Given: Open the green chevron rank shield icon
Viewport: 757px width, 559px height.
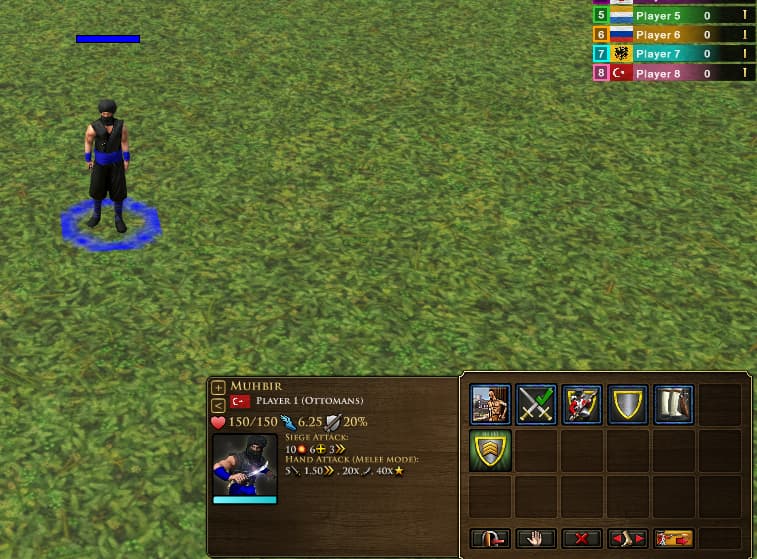Looking at the screenshot, I should tap(490, 451).
